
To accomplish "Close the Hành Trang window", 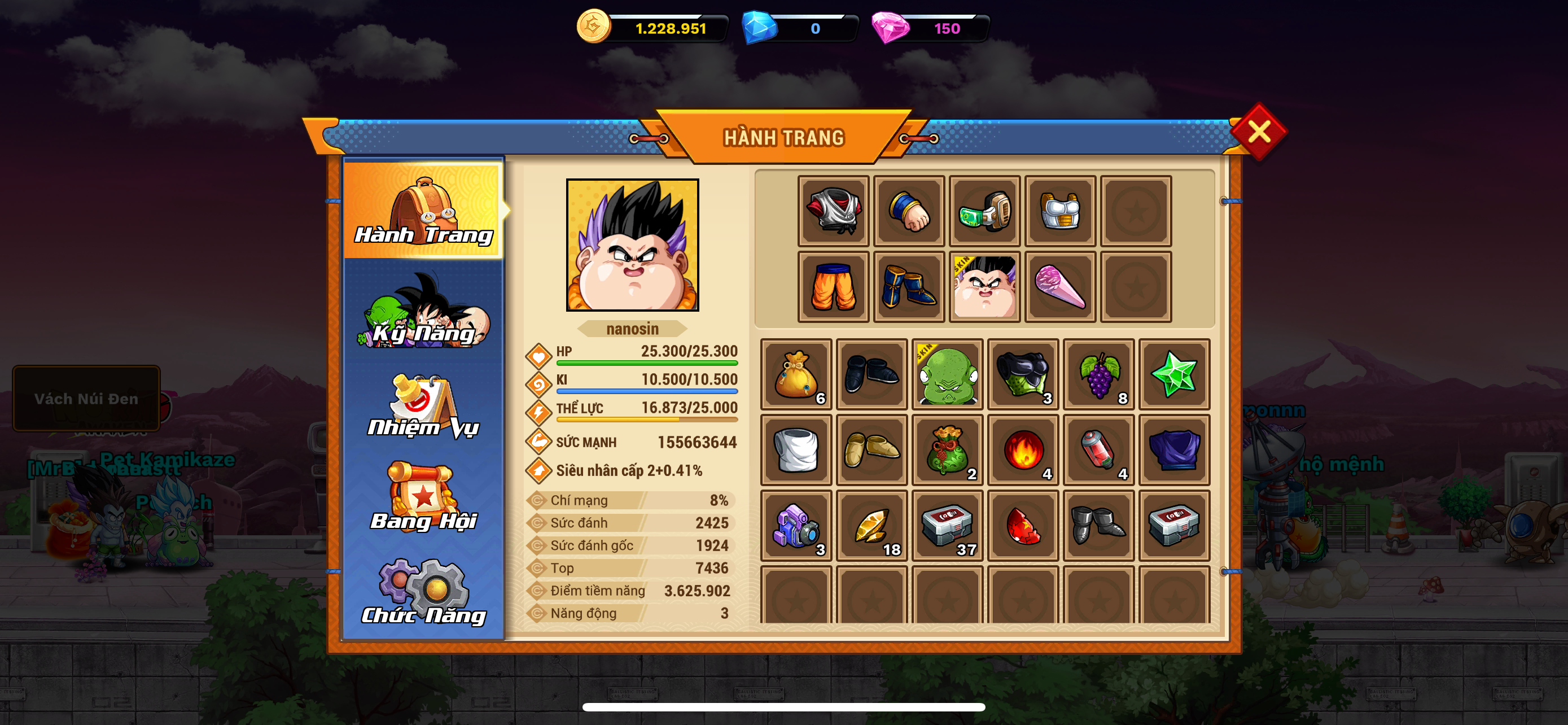I will point(1258,132).
